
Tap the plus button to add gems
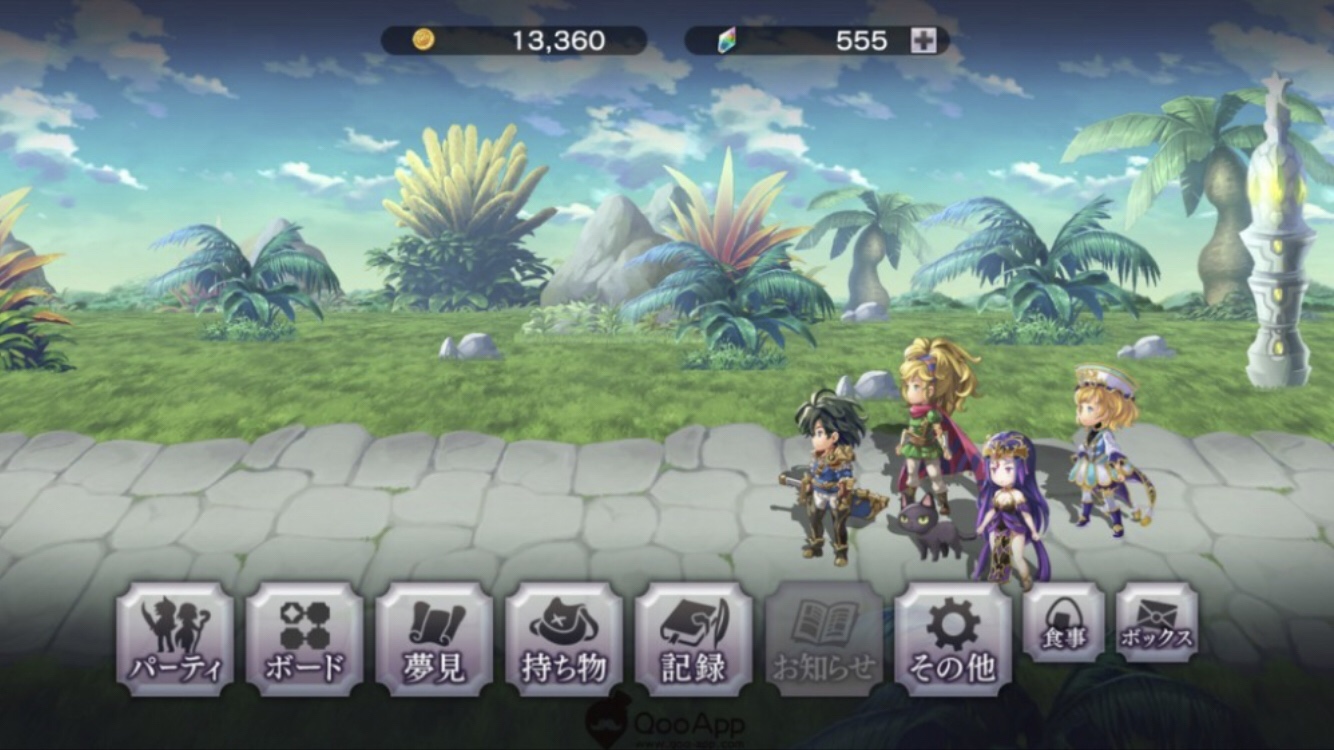[923, 41]
